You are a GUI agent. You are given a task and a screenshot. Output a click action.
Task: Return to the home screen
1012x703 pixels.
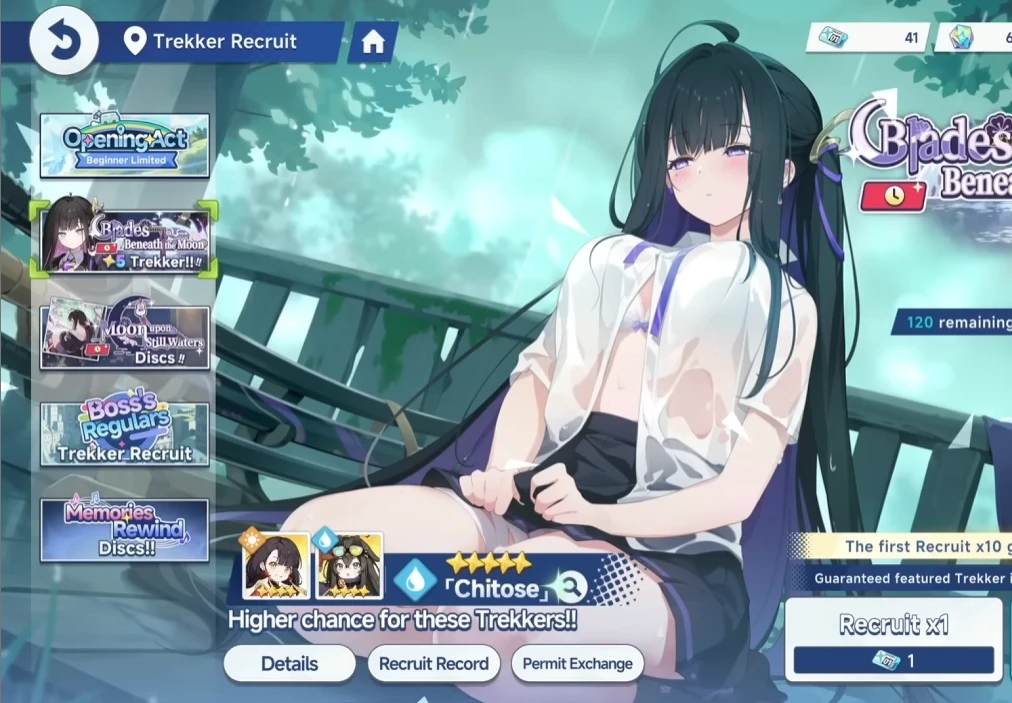[x=373, y=42]
